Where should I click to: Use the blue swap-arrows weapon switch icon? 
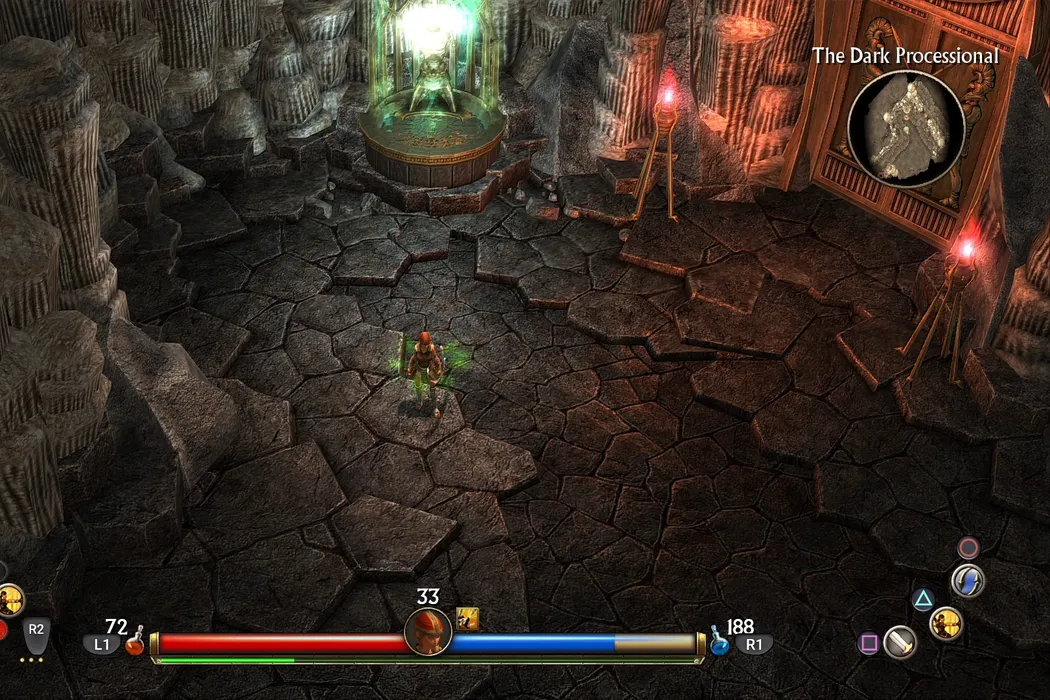pos(967,580)
